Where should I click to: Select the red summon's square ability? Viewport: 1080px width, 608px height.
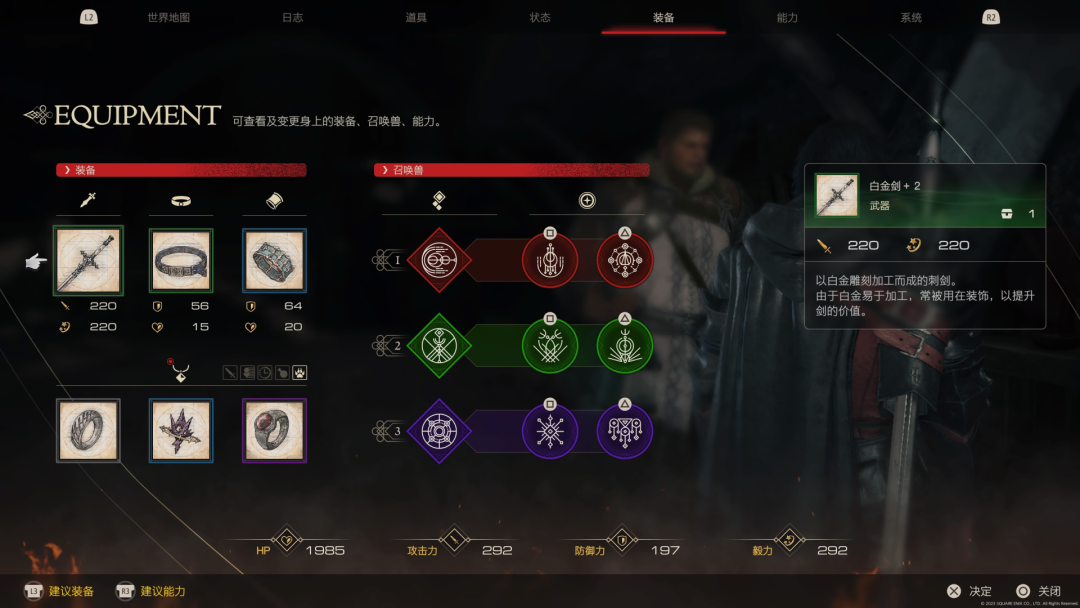point(550,262)
